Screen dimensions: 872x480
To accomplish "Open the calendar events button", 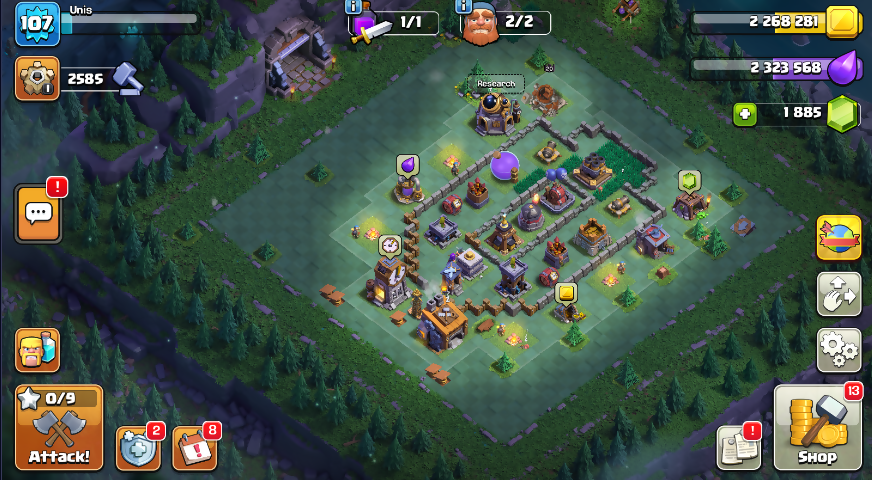I will coord(194,448).
